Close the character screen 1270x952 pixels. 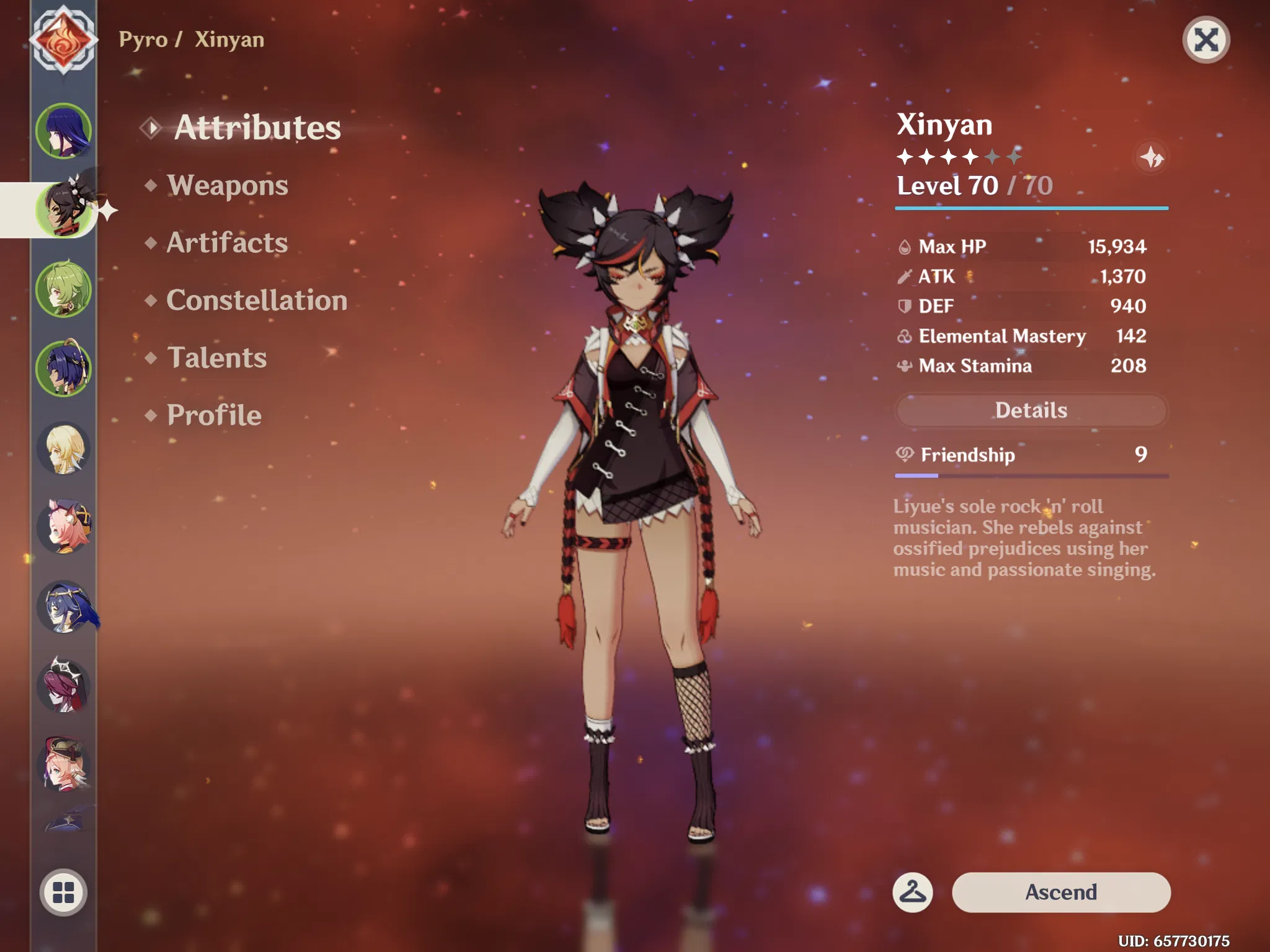[x=1206, y=40]
